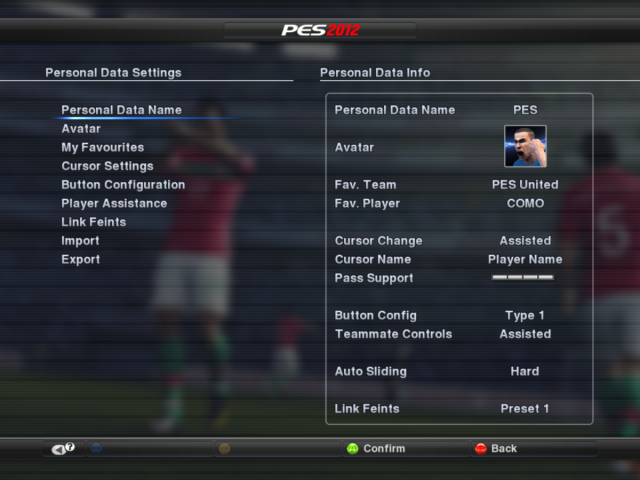Open the Avatar menu option

click(x=81, y=129)
